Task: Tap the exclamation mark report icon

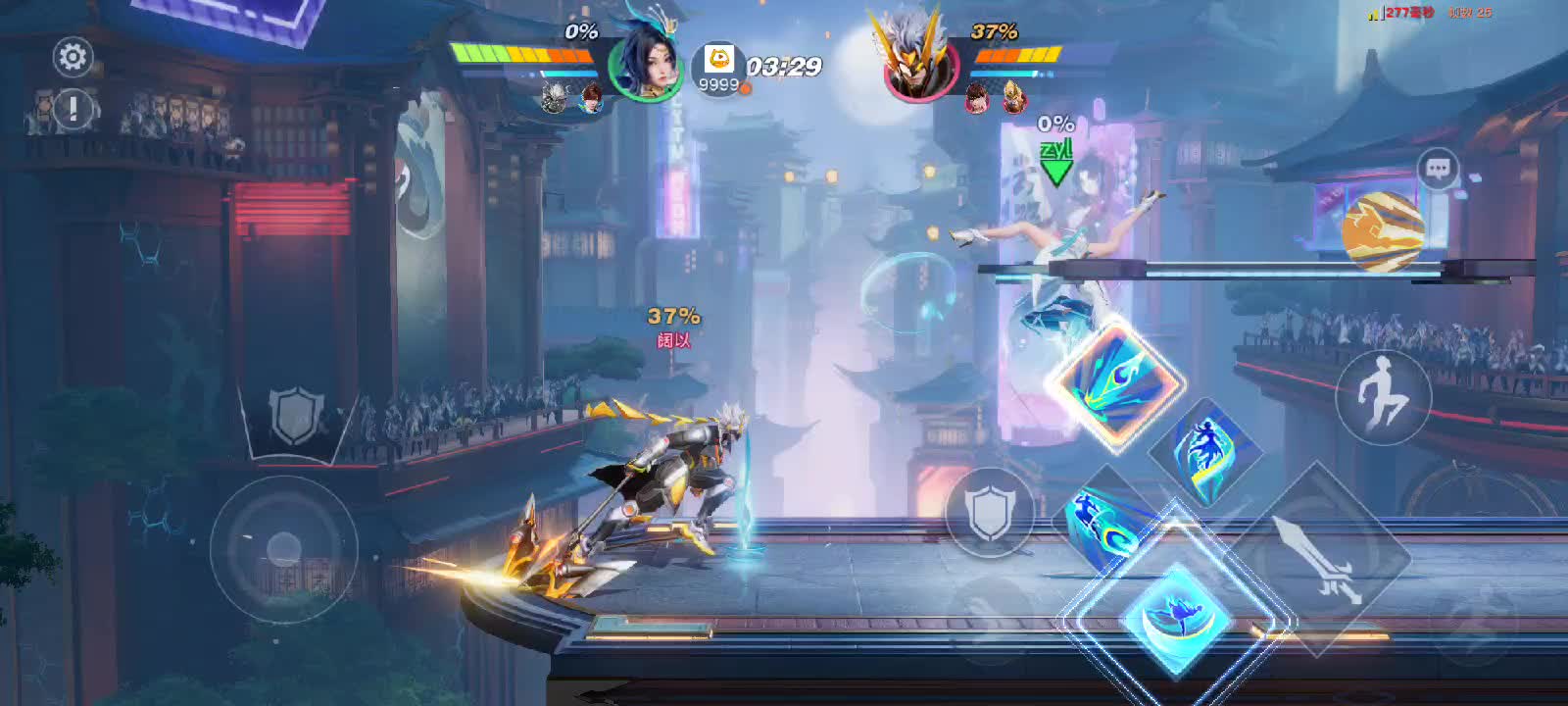Action: click(x=73, y=109)
